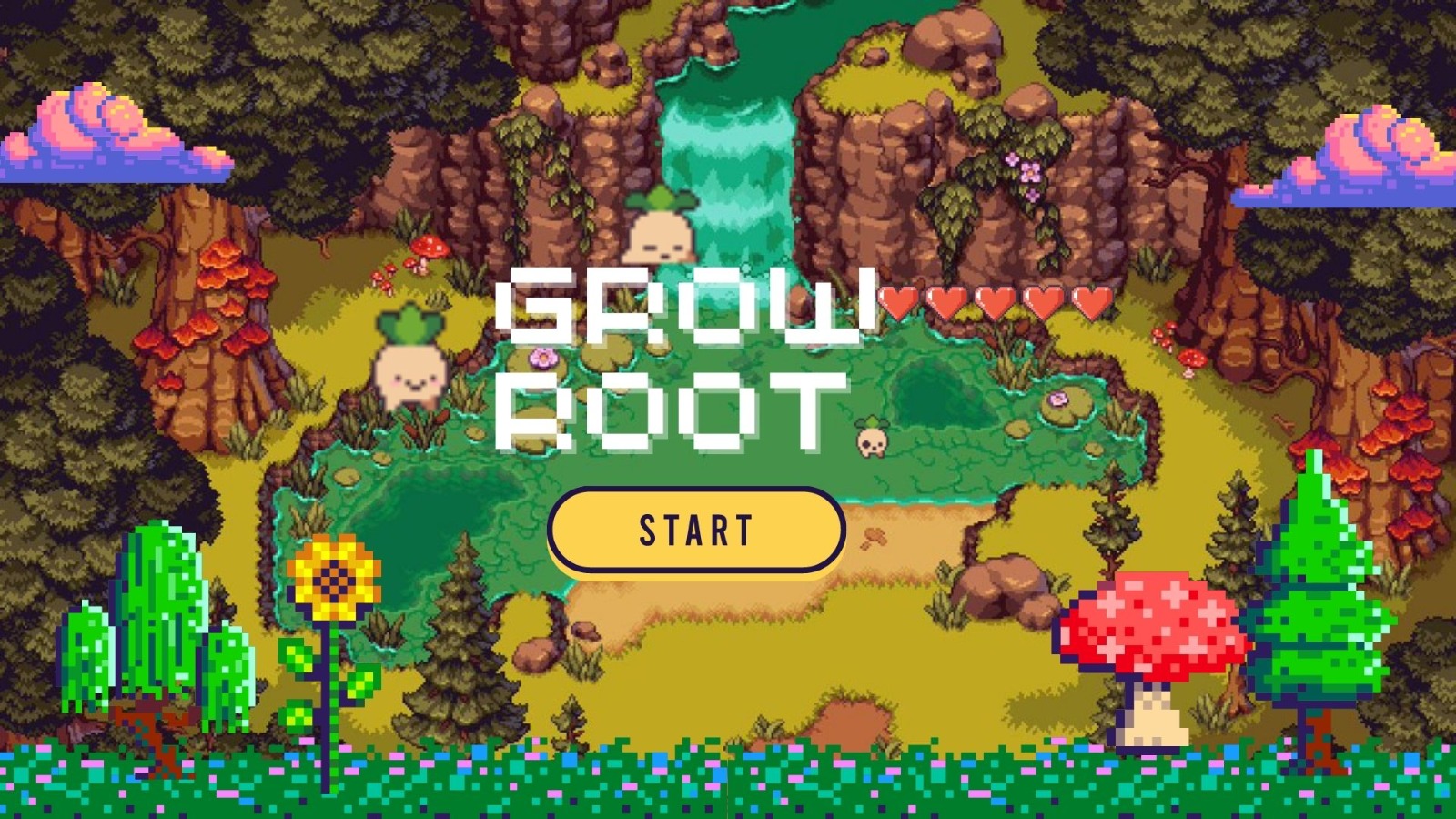Click the small sprout character near the pond
This screenshot has width=1456, height=819.
[871, 437]
